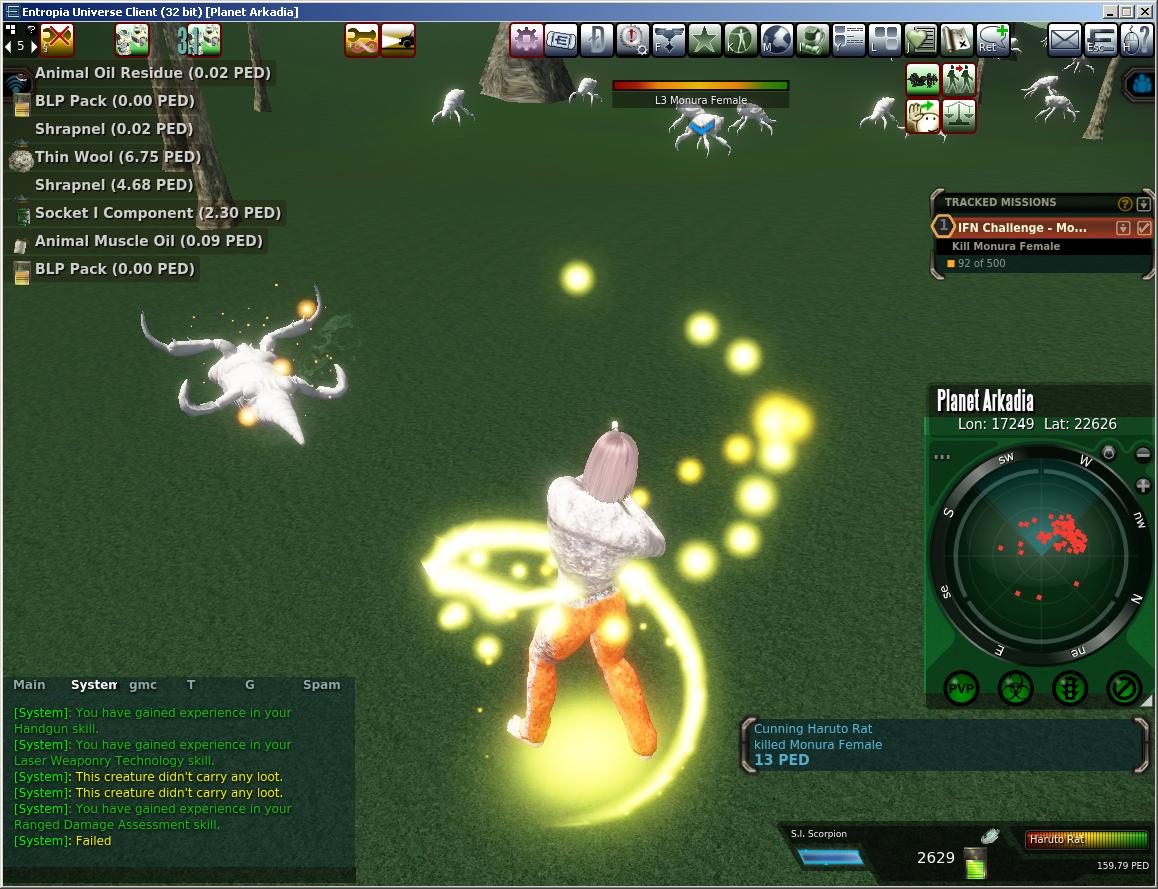Switch to the Spam chat tab
1158x889 pixels.
click(322, 685)
